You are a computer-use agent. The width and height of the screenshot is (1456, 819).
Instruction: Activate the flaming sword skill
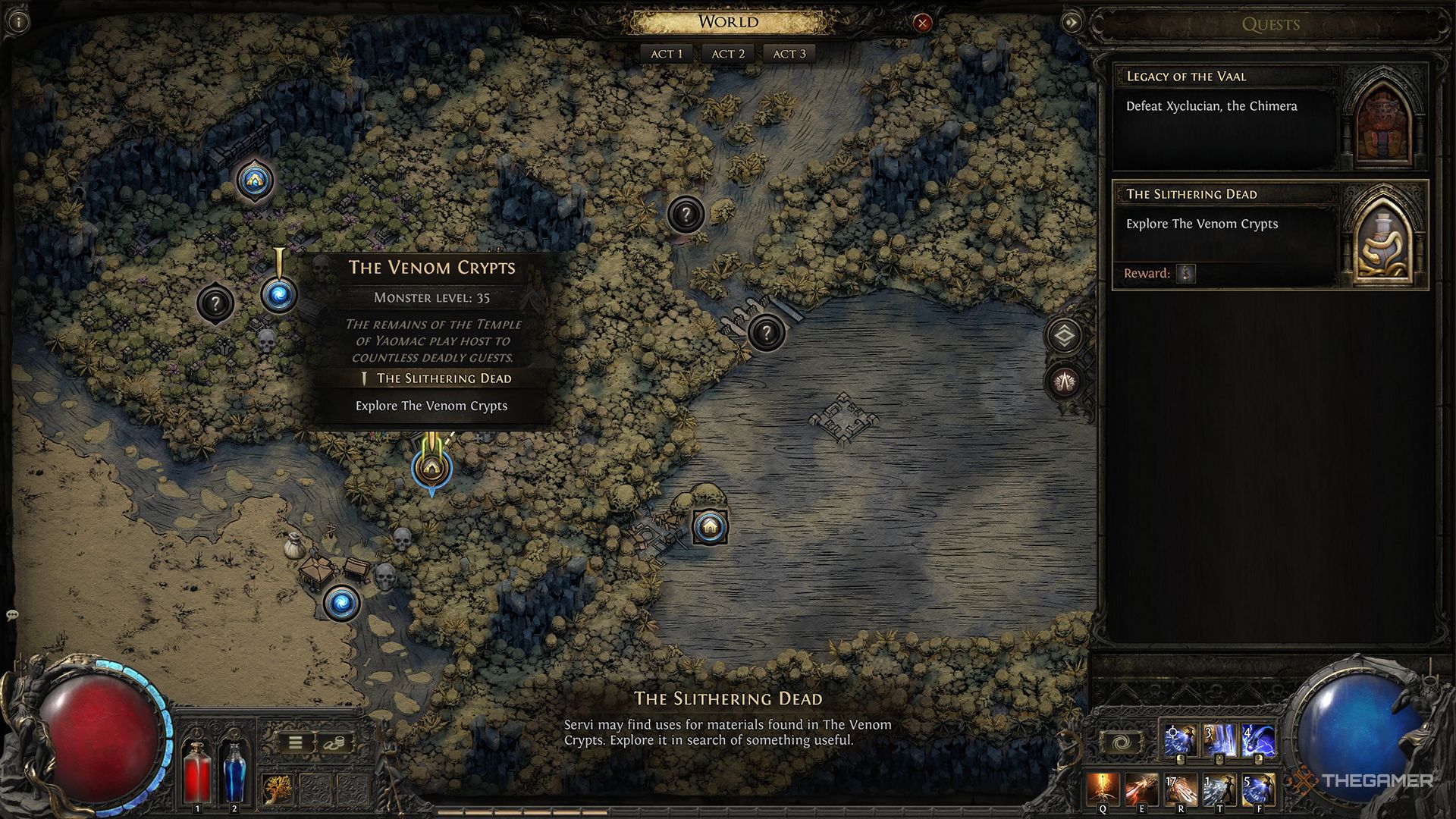pos(1103,789)
